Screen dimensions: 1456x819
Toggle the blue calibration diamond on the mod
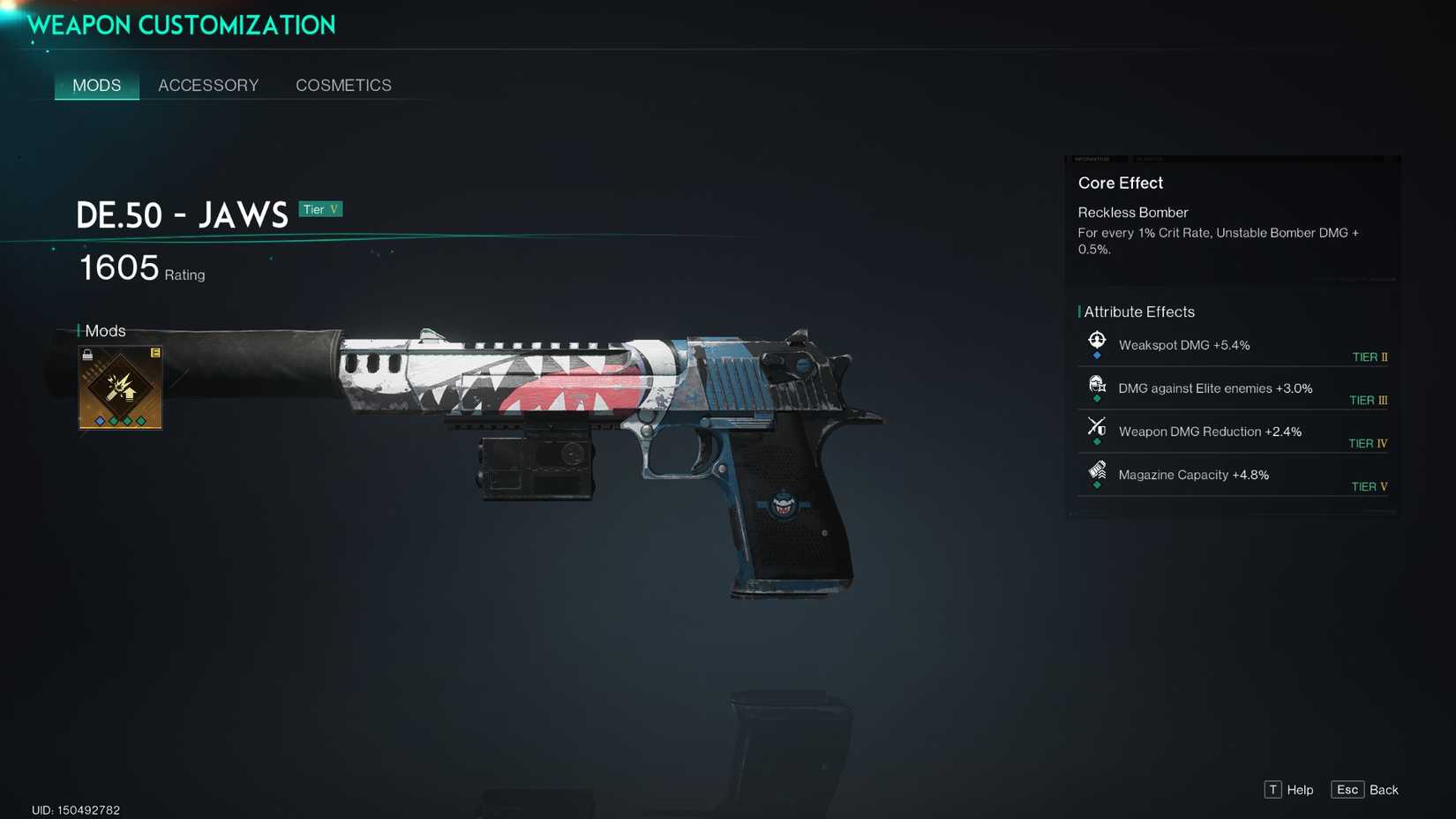(100, 421)
